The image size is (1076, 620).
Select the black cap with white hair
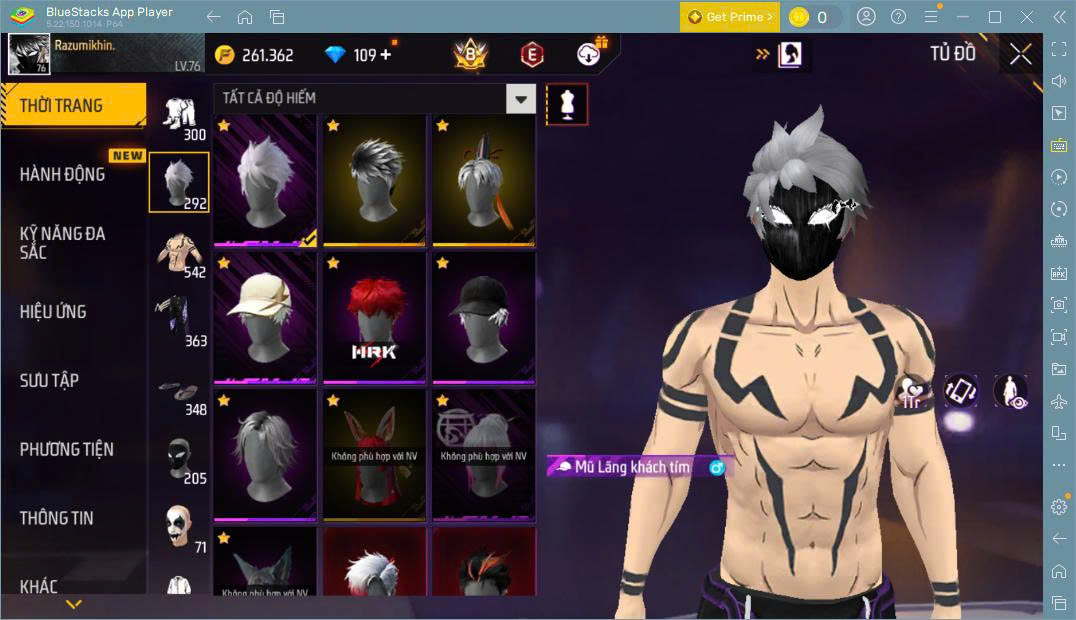483,317
